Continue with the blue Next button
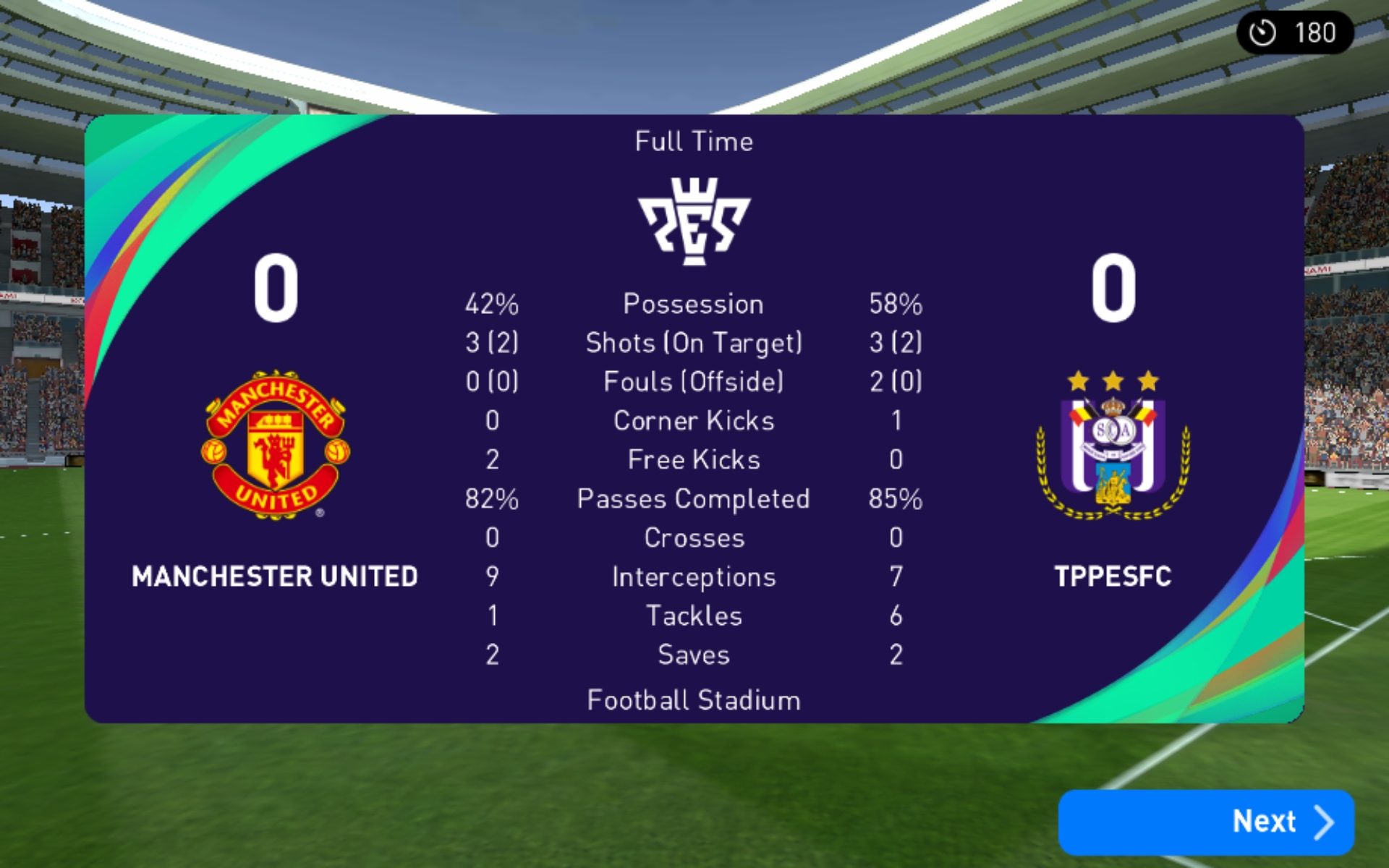 [x=1205, y=822]
